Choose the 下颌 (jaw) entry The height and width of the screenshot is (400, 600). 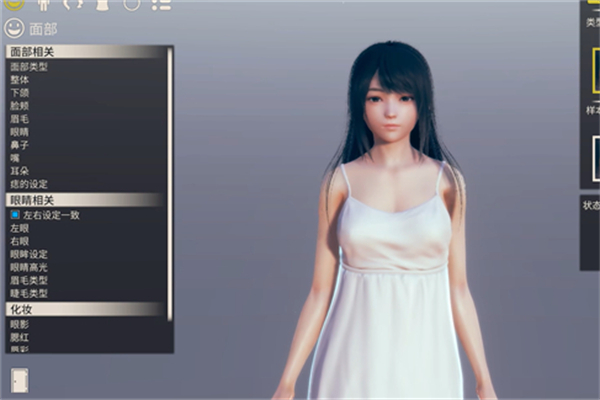coord(20,93)
